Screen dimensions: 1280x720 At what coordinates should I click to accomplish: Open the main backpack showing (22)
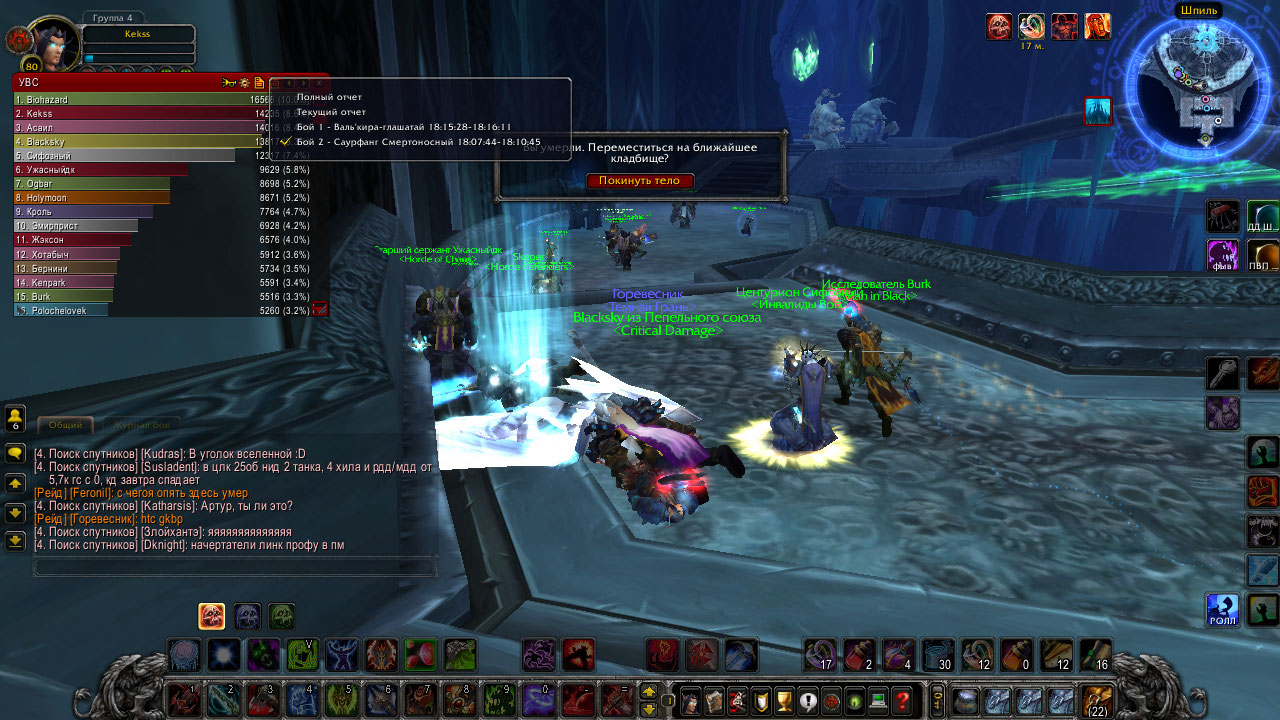click(1098, 700)
